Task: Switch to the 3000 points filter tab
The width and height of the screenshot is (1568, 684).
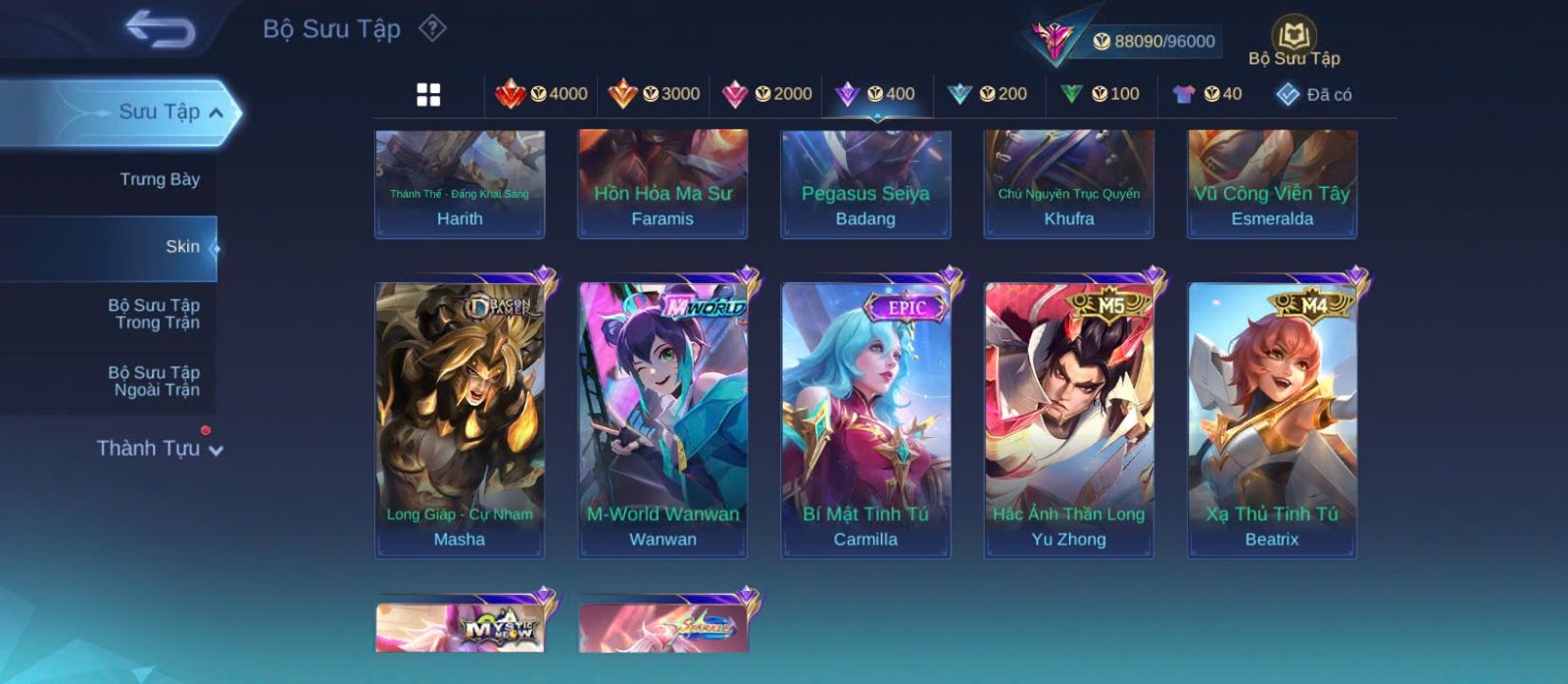Action: 654,94
